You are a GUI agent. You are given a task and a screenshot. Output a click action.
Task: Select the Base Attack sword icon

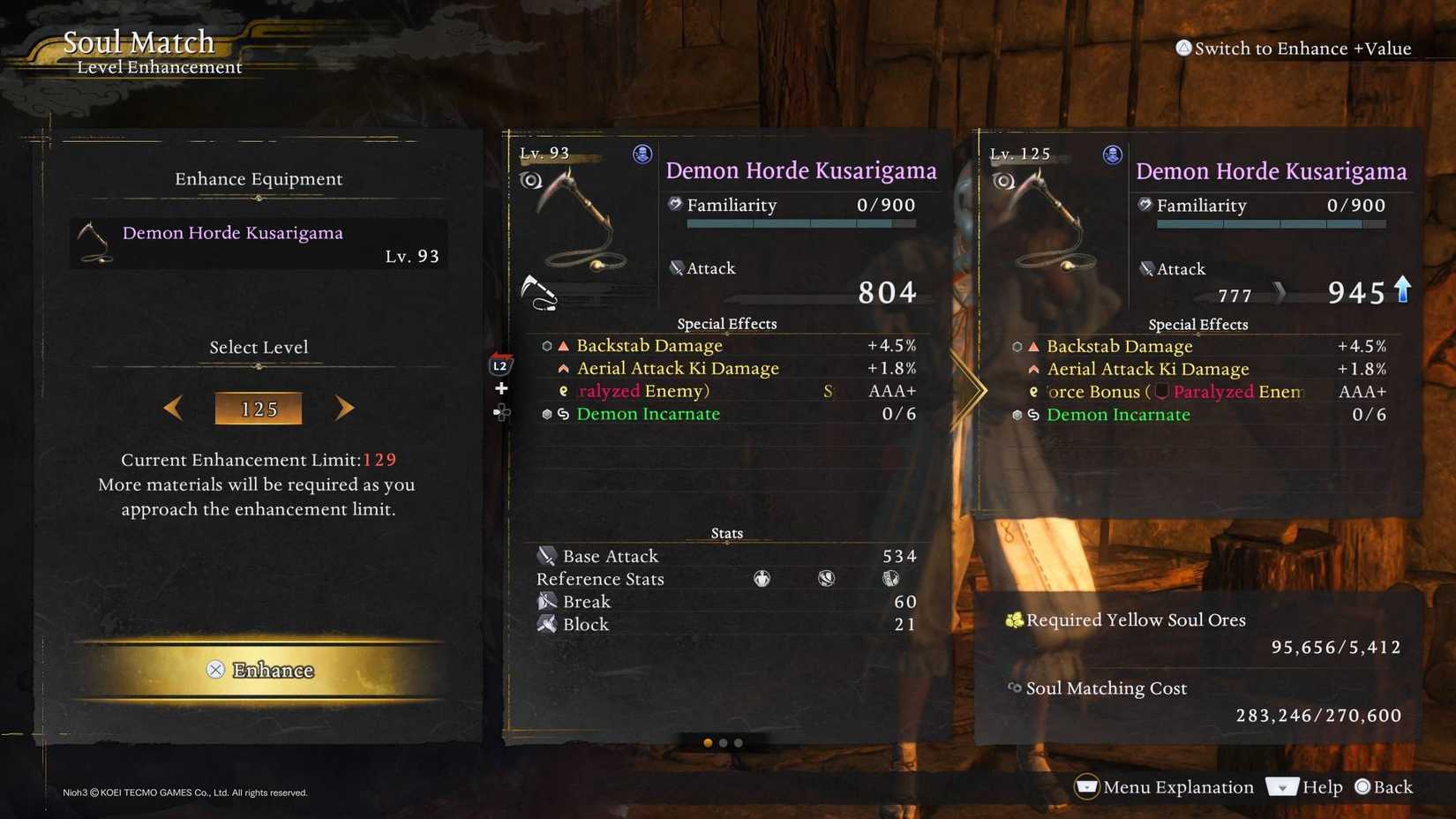pos(546,556)
